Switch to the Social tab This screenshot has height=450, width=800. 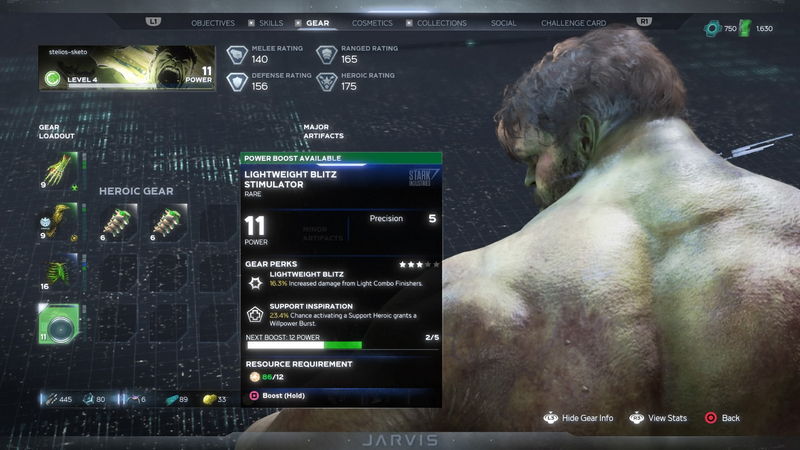click(504, 23)
